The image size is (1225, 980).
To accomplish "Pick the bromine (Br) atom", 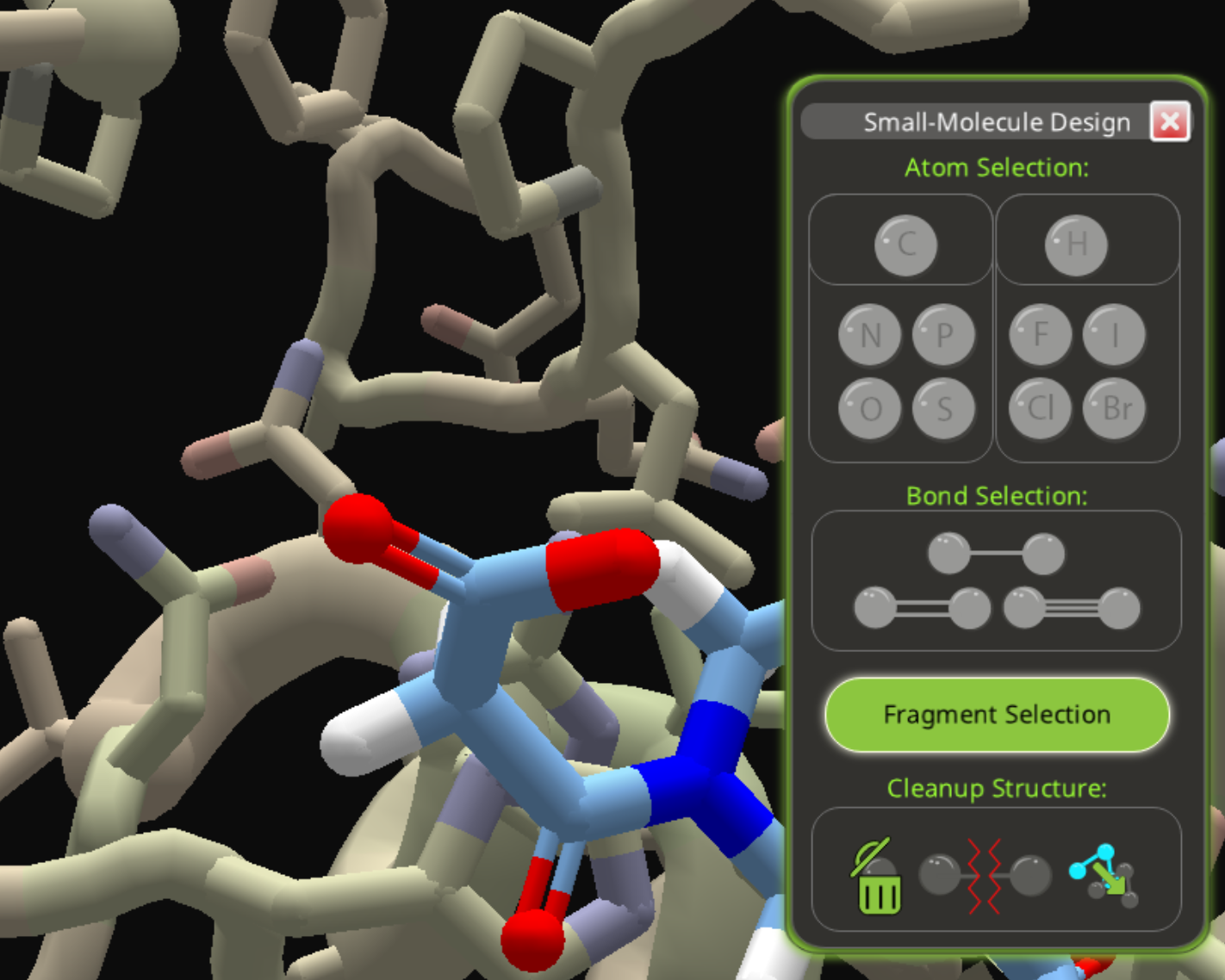I will [x=1114, y=408].
